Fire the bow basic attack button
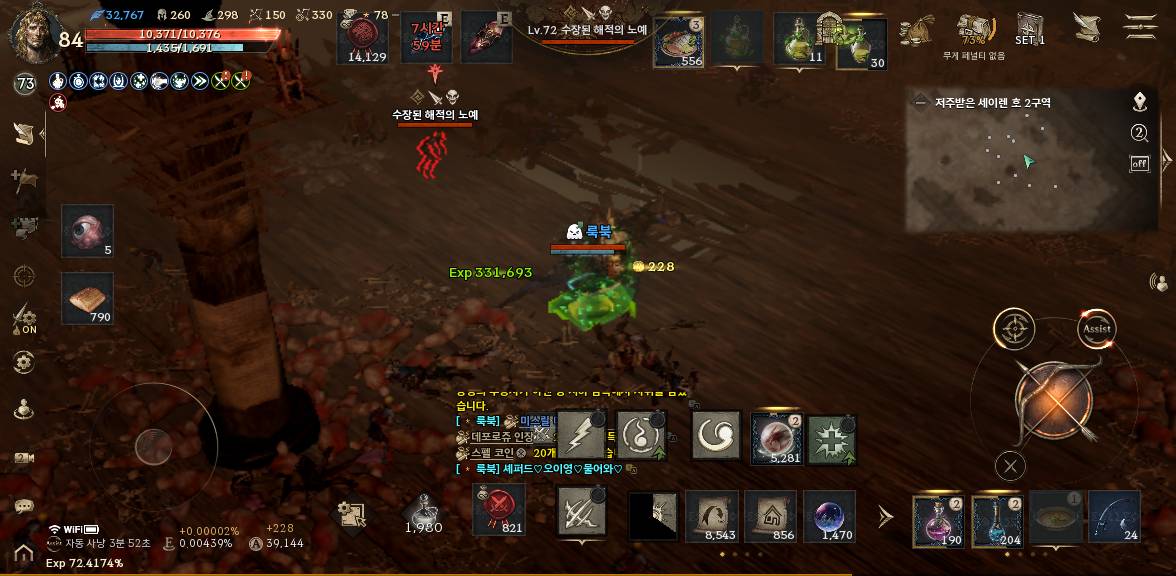This screenshot has height=576, width=1176. [1052, 400]
